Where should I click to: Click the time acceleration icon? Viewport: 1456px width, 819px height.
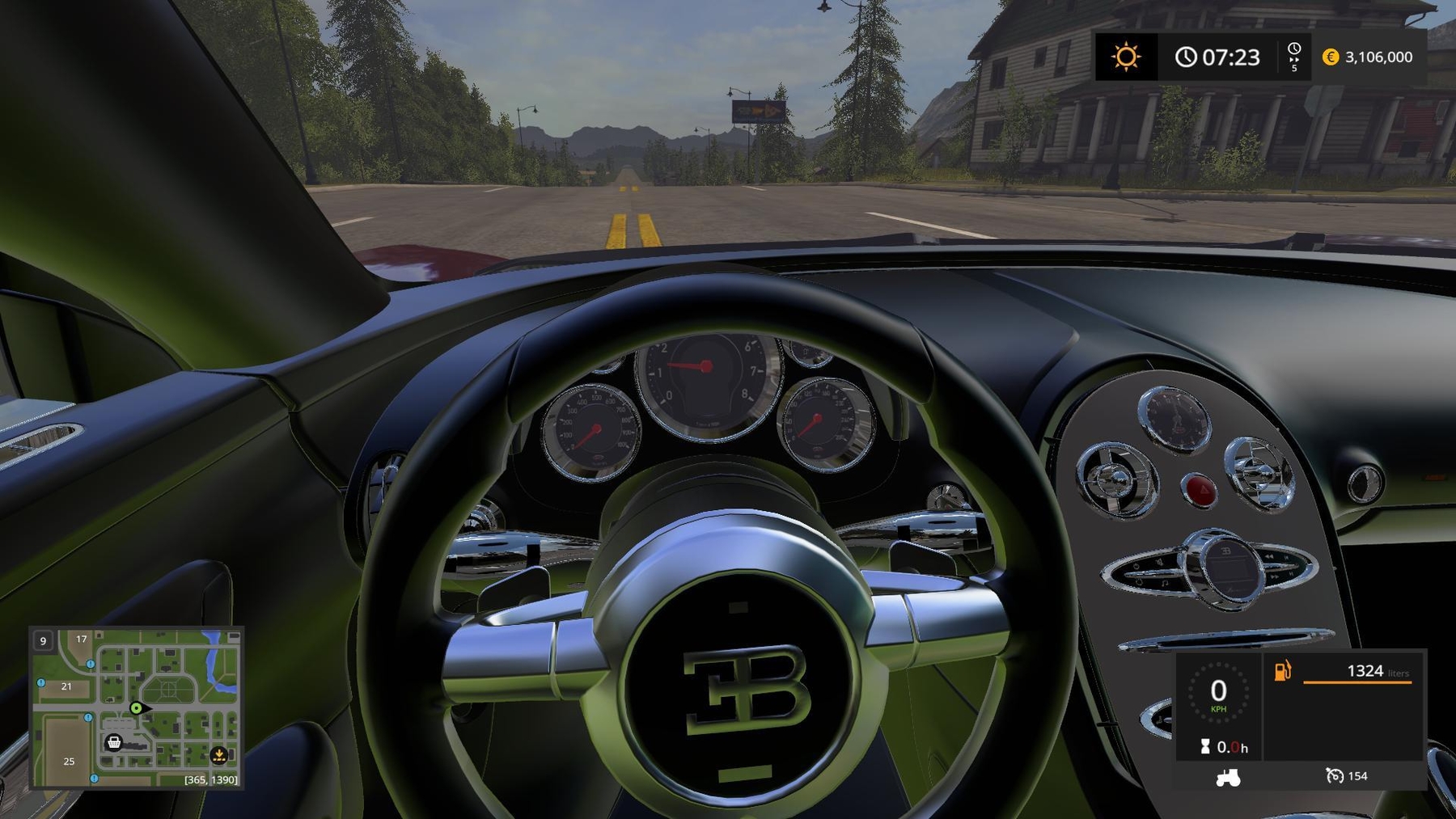(x=1294, y=57)
